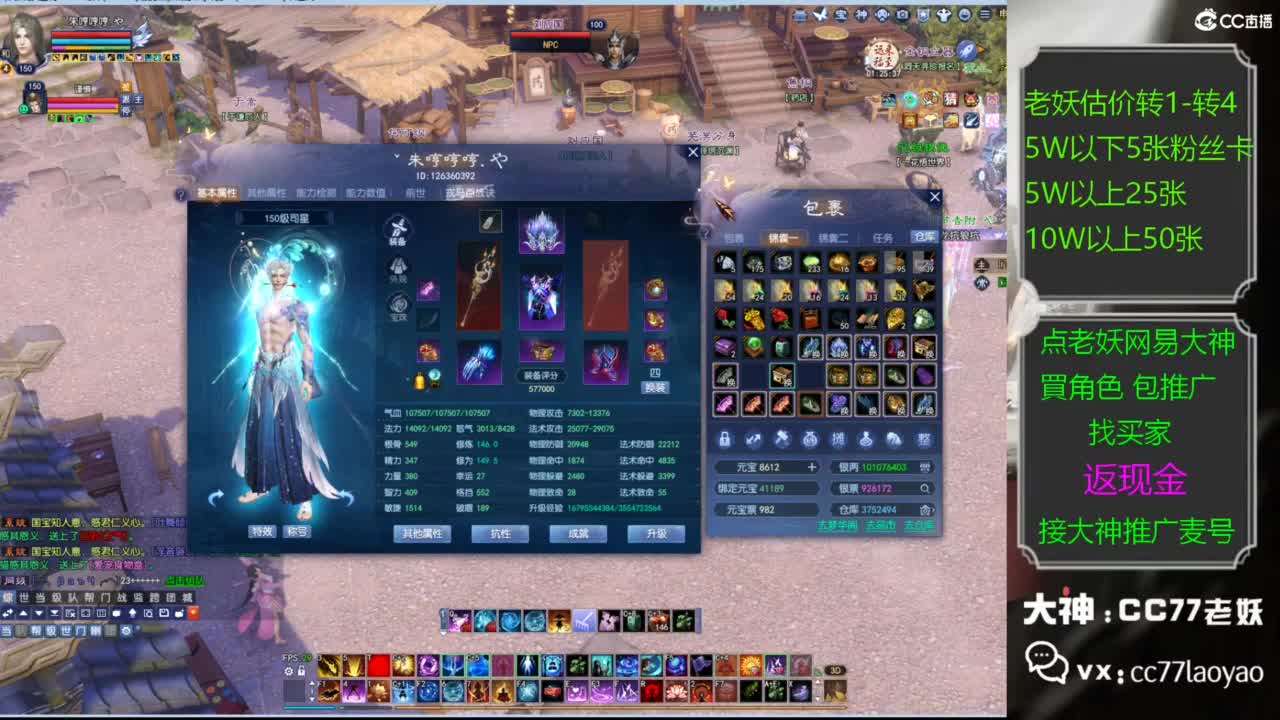Click the magnifier icon beside 银票
Viewport: 1280px width, 720px height.
tap(924, 488)
